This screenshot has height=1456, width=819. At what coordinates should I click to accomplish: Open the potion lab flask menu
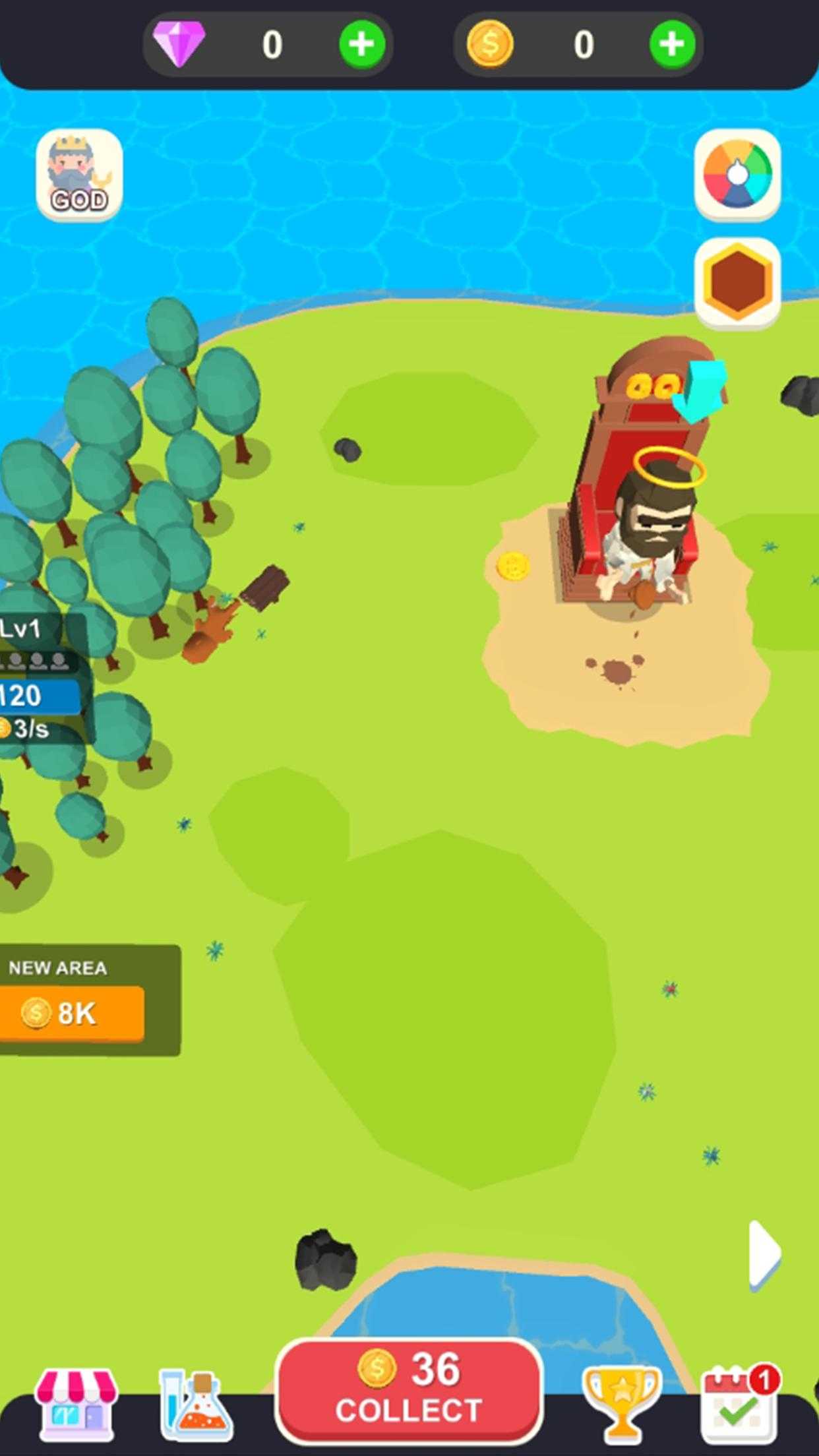[195, 1405]
